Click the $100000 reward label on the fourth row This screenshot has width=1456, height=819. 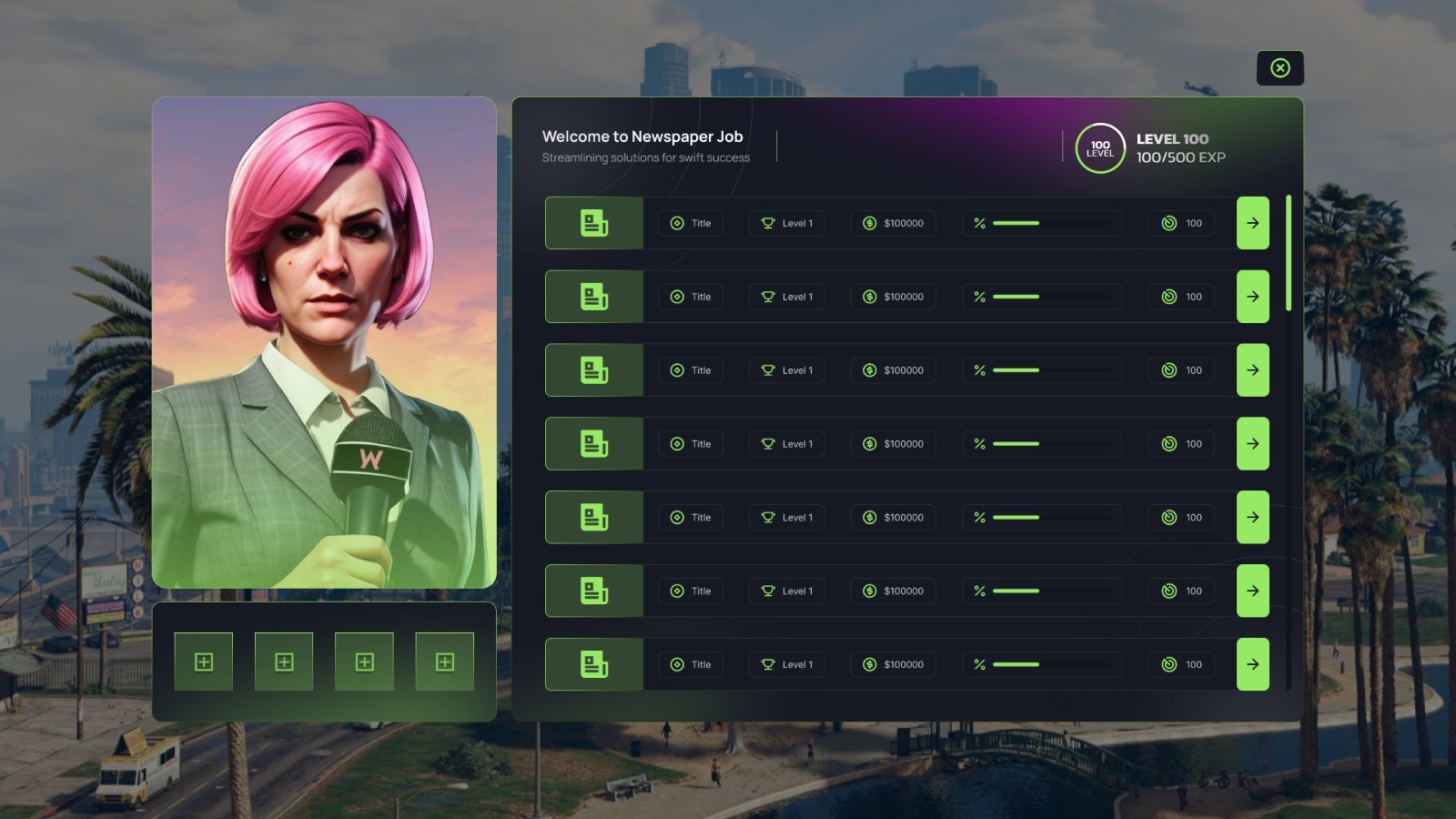click(x=900, y=443)
